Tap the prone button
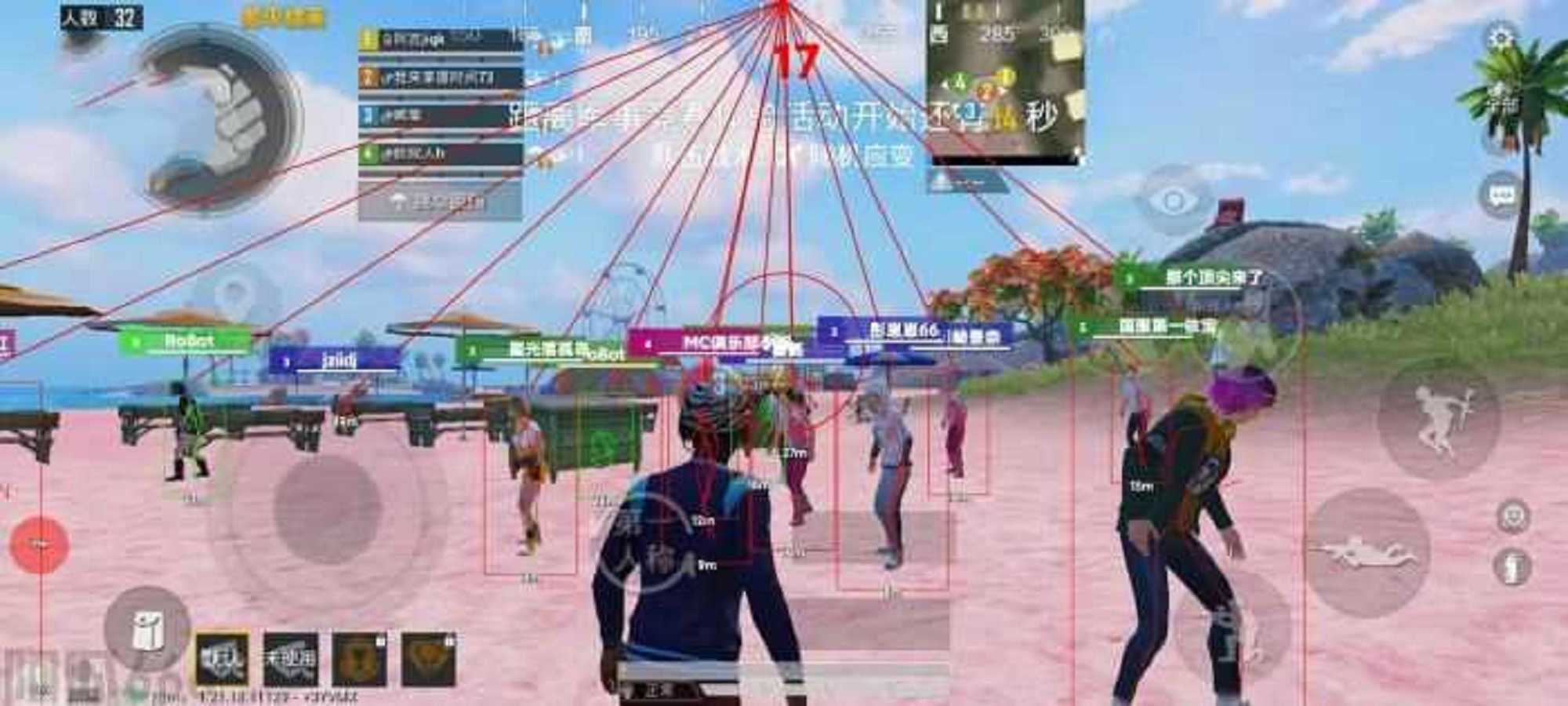The image size is (1568, 706). click(x=1367, y=551)
